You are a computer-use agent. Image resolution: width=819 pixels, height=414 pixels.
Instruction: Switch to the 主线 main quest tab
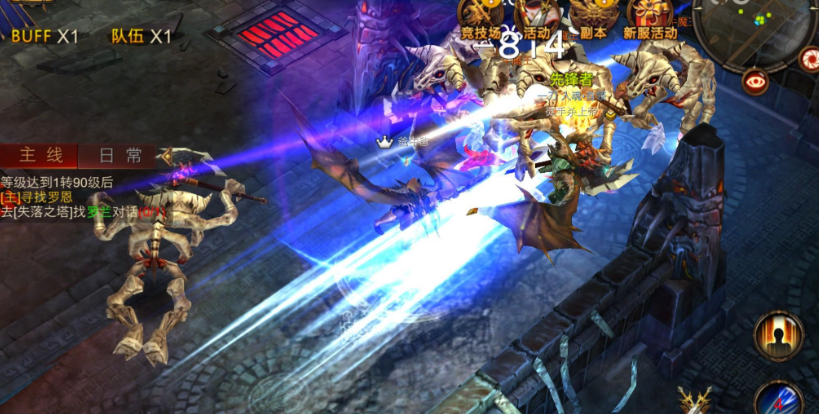(42, 155)
